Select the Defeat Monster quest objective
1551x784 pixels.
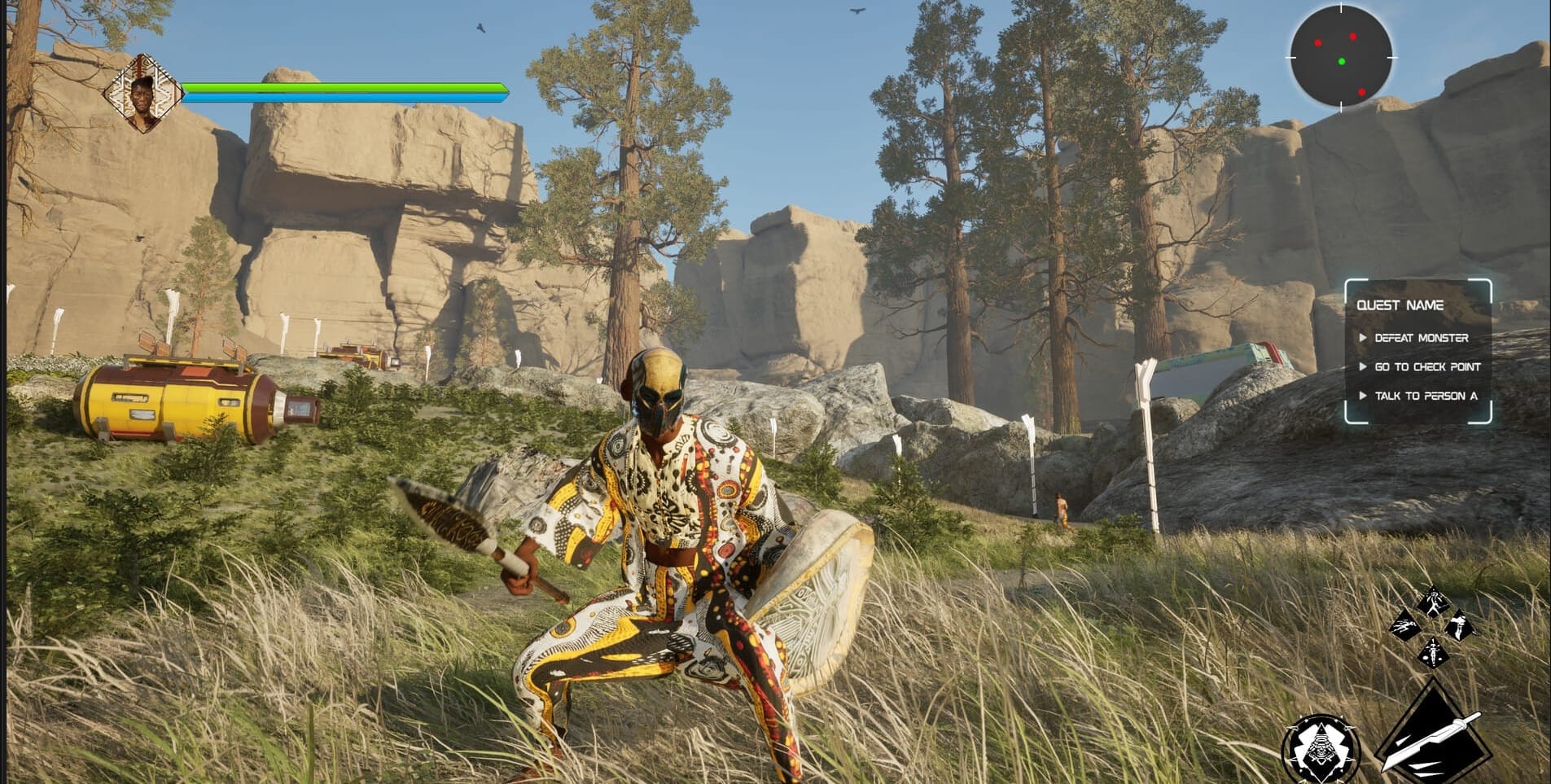(x=1421, y=338)
